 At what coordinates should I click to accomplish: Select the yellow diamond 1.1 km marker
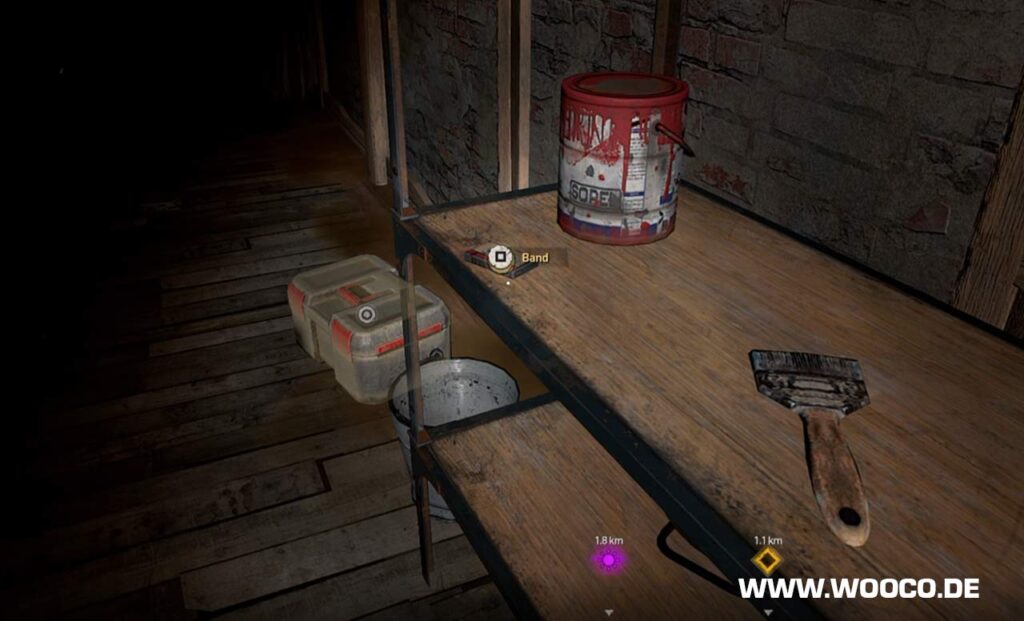click(x=767, y=561)
